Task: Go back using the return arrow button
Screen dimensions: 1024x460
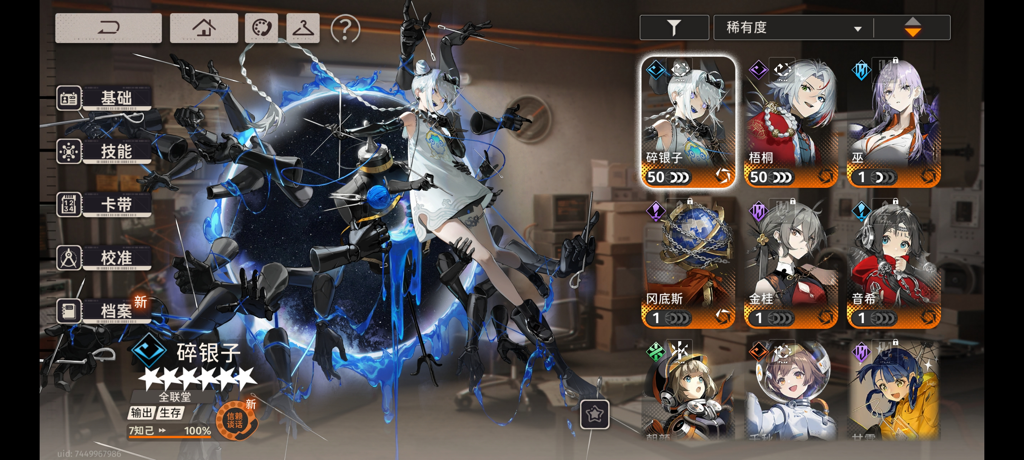Action: [108, 28]
